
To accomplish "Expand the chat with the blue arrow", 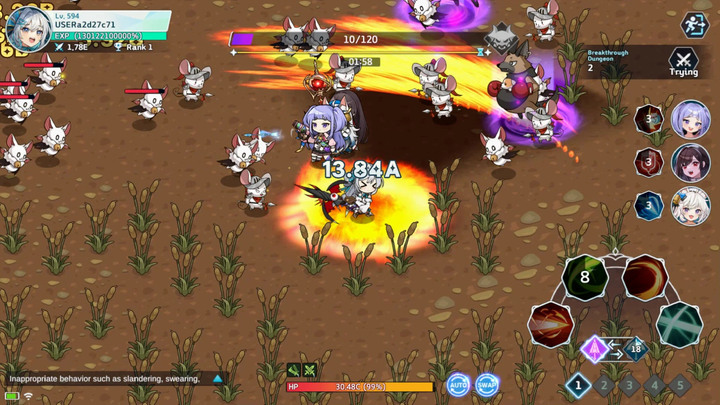I will [217, 379].
